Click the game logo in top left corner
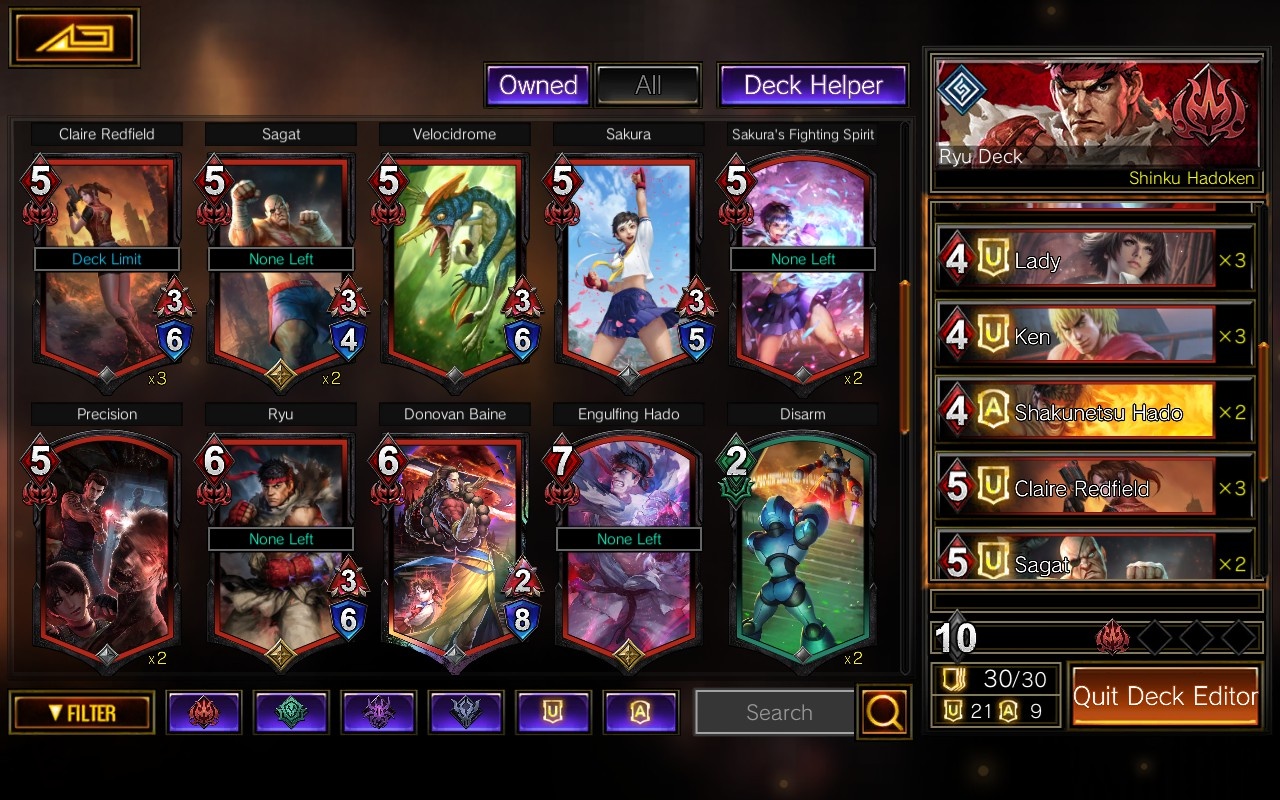1280x800 pixels. pyautogui.click(x=75, y=35)
